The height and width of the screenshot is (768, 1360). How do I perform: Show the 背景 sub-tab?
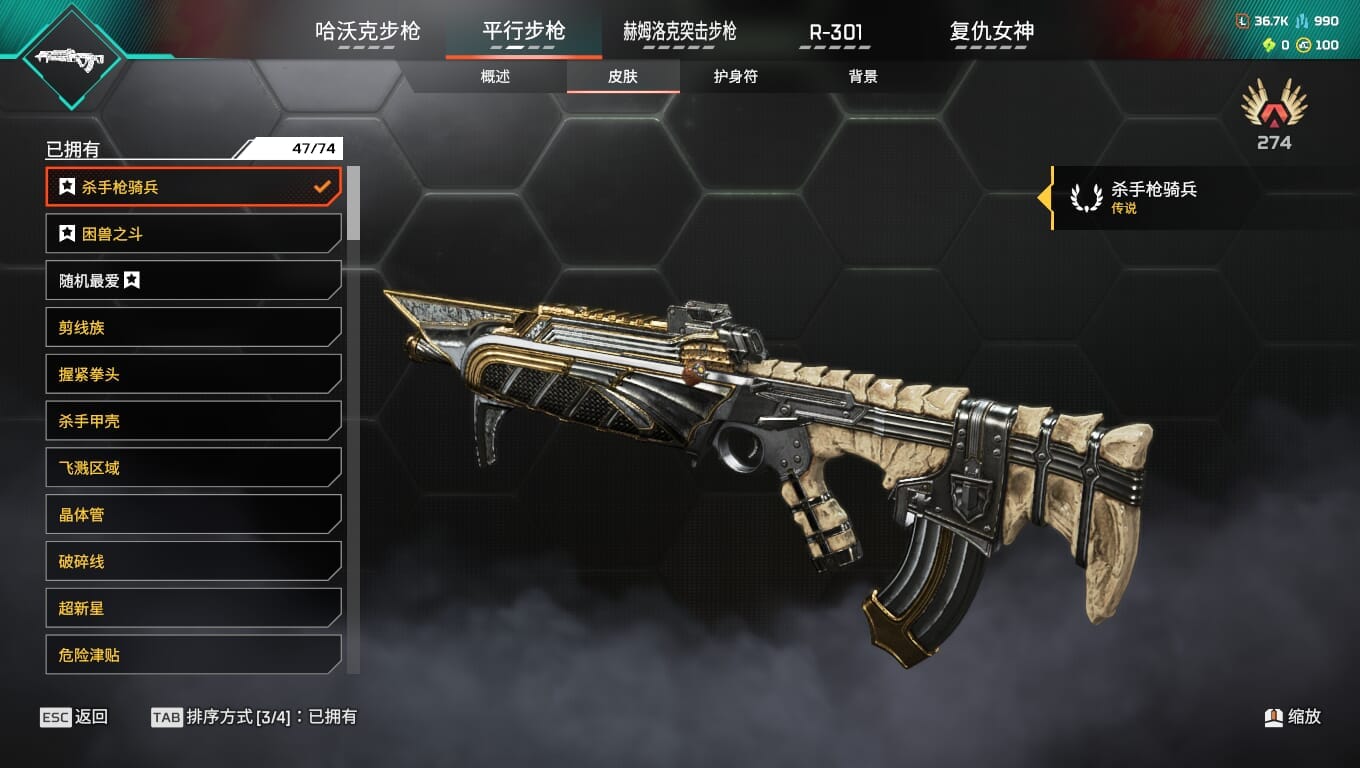tap(862, 77)
